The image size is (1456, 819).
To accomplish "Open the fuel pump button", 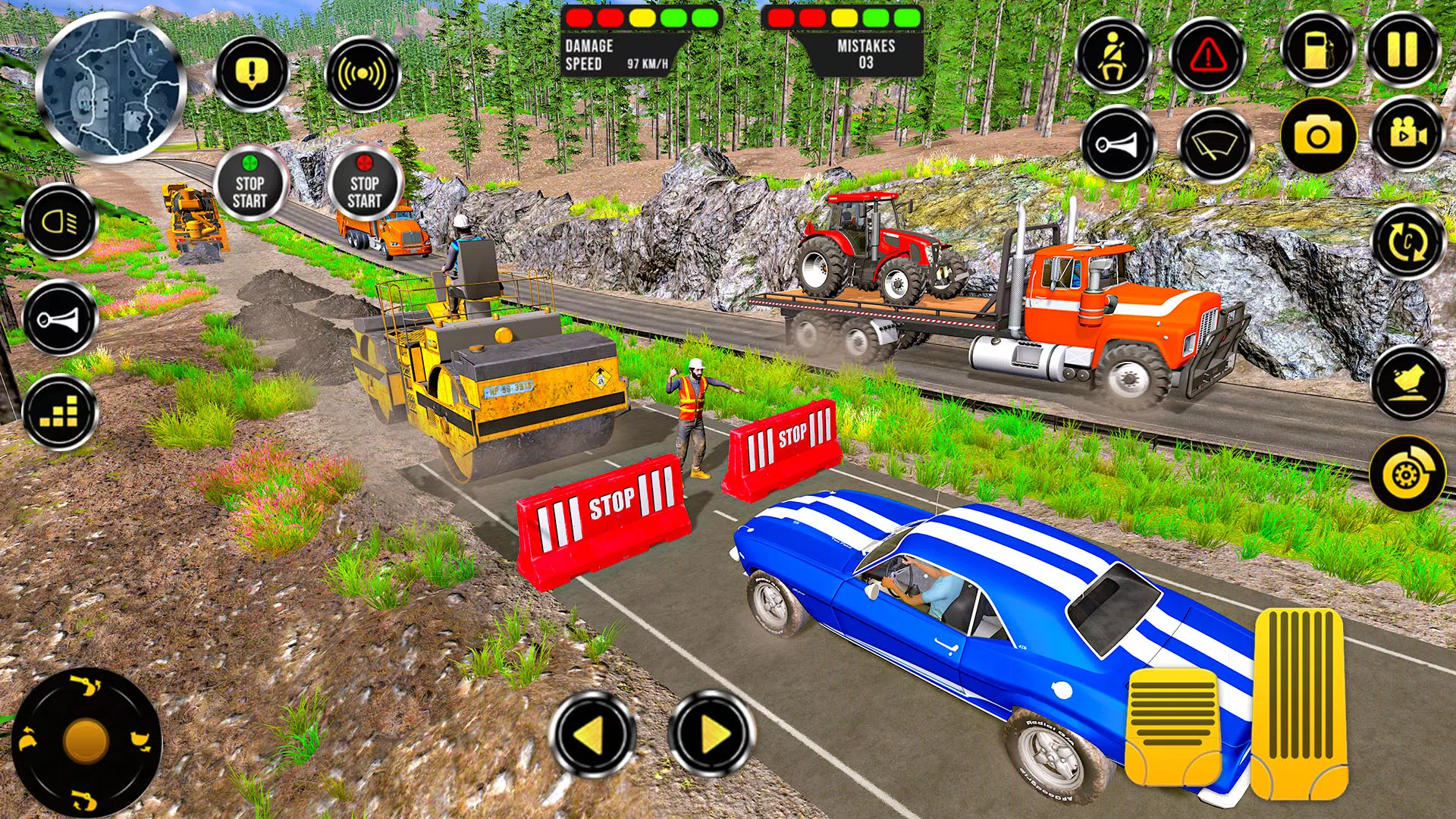I will pos(1318,50).
